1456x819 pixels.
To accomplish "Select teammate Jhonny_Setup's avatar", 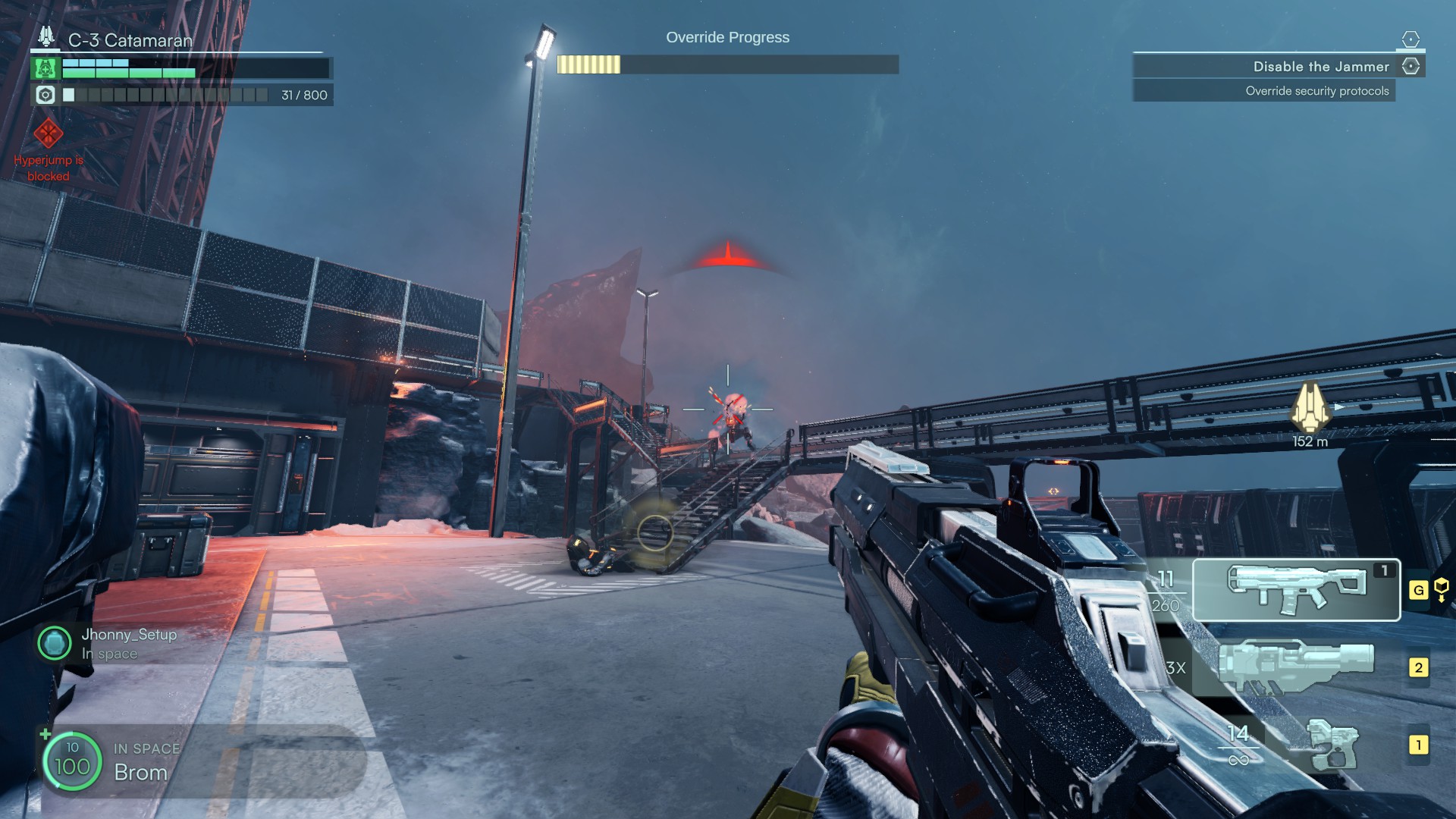I will [55, 644].
